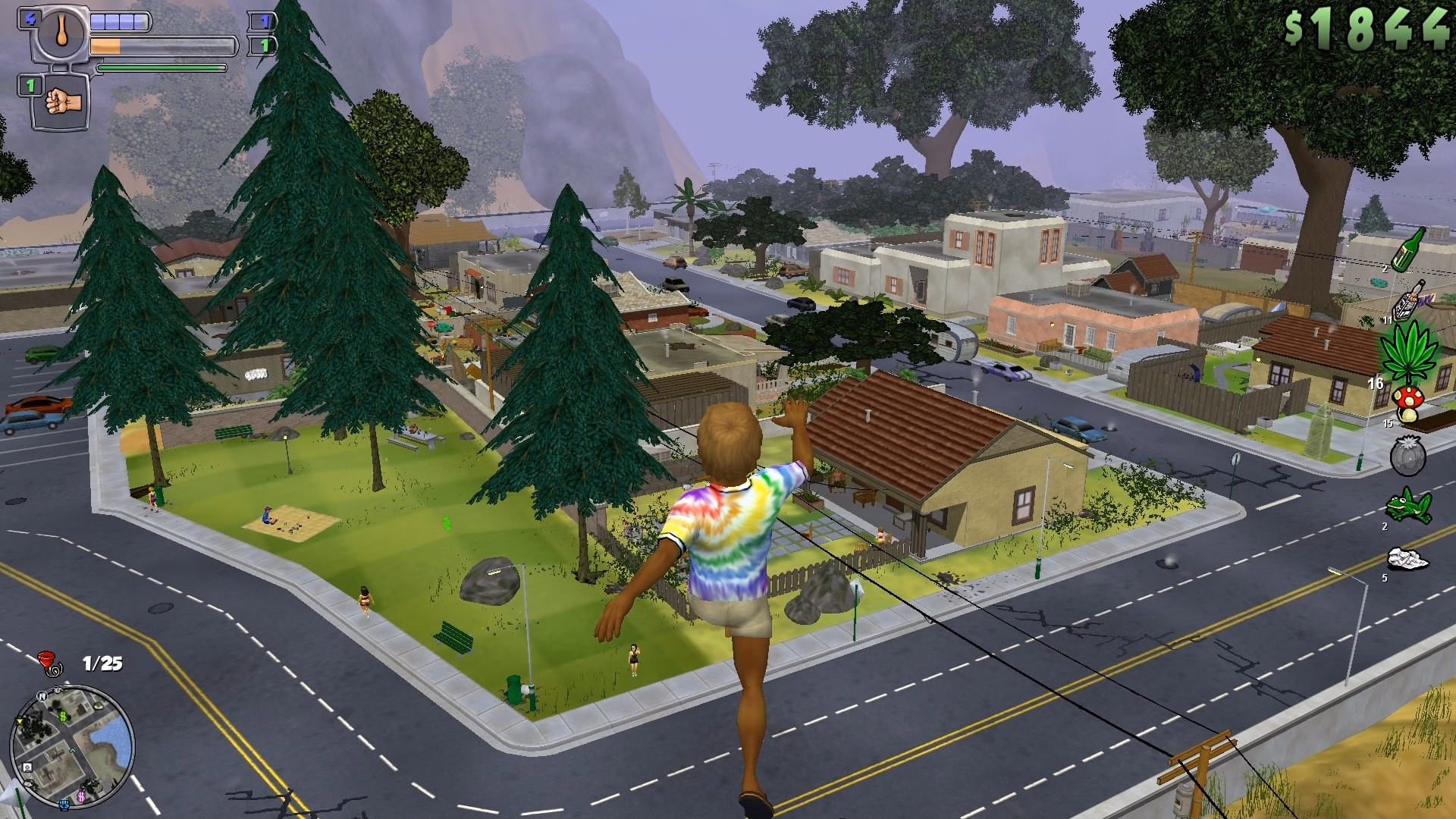1456x819 pixels.
Task: Click the yellow triangle marker on the minimap edge
Action: [20, 721]
